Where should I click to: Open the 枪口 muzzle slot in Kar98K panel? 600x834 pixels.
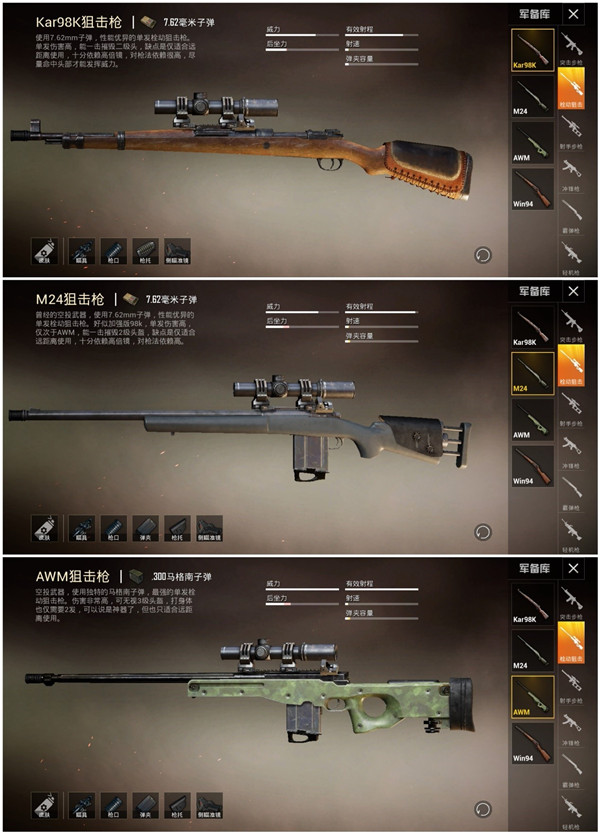(114, 252)
